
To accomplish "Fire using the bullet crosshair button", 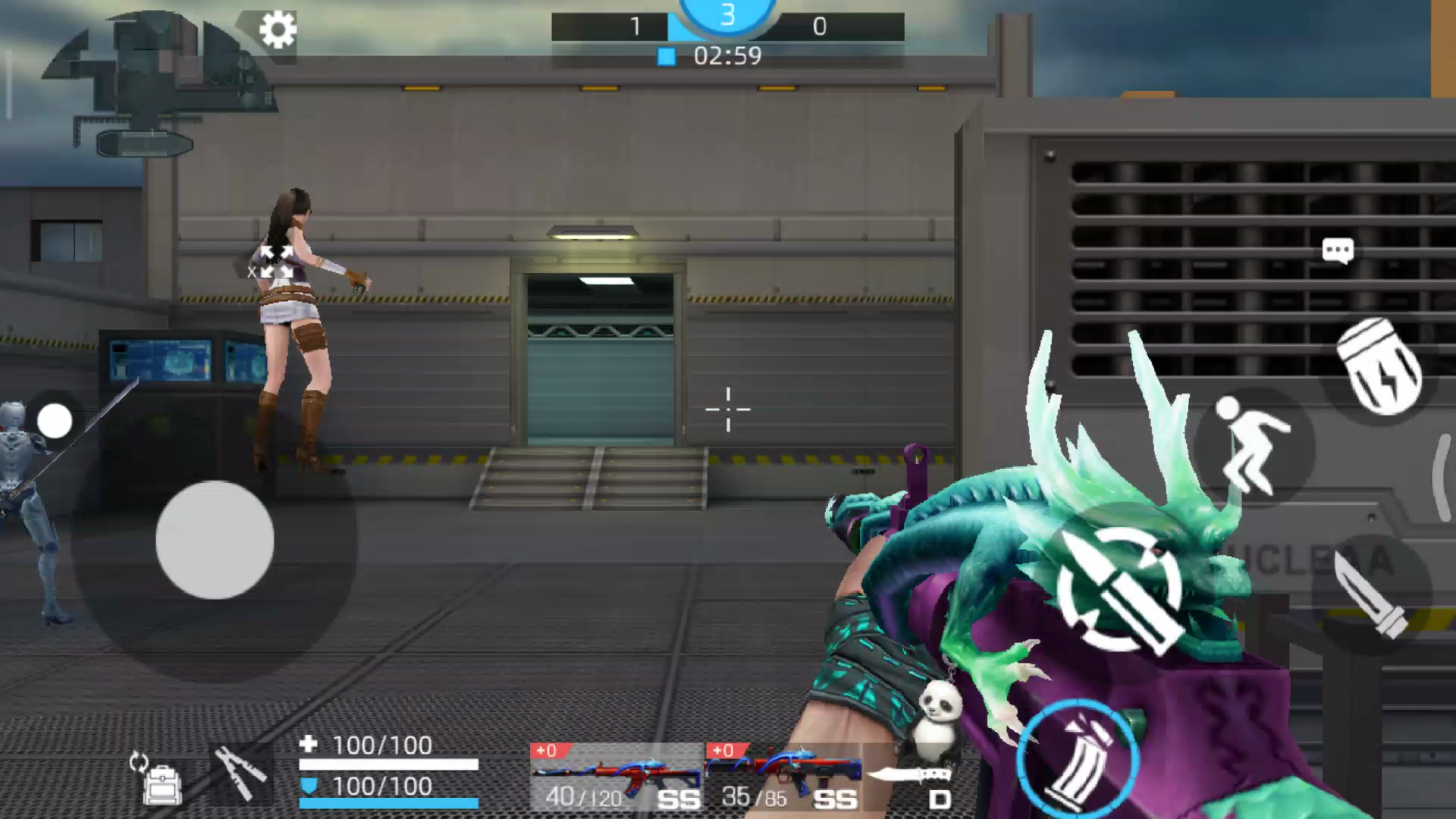I will click(x=1121, y=588).
